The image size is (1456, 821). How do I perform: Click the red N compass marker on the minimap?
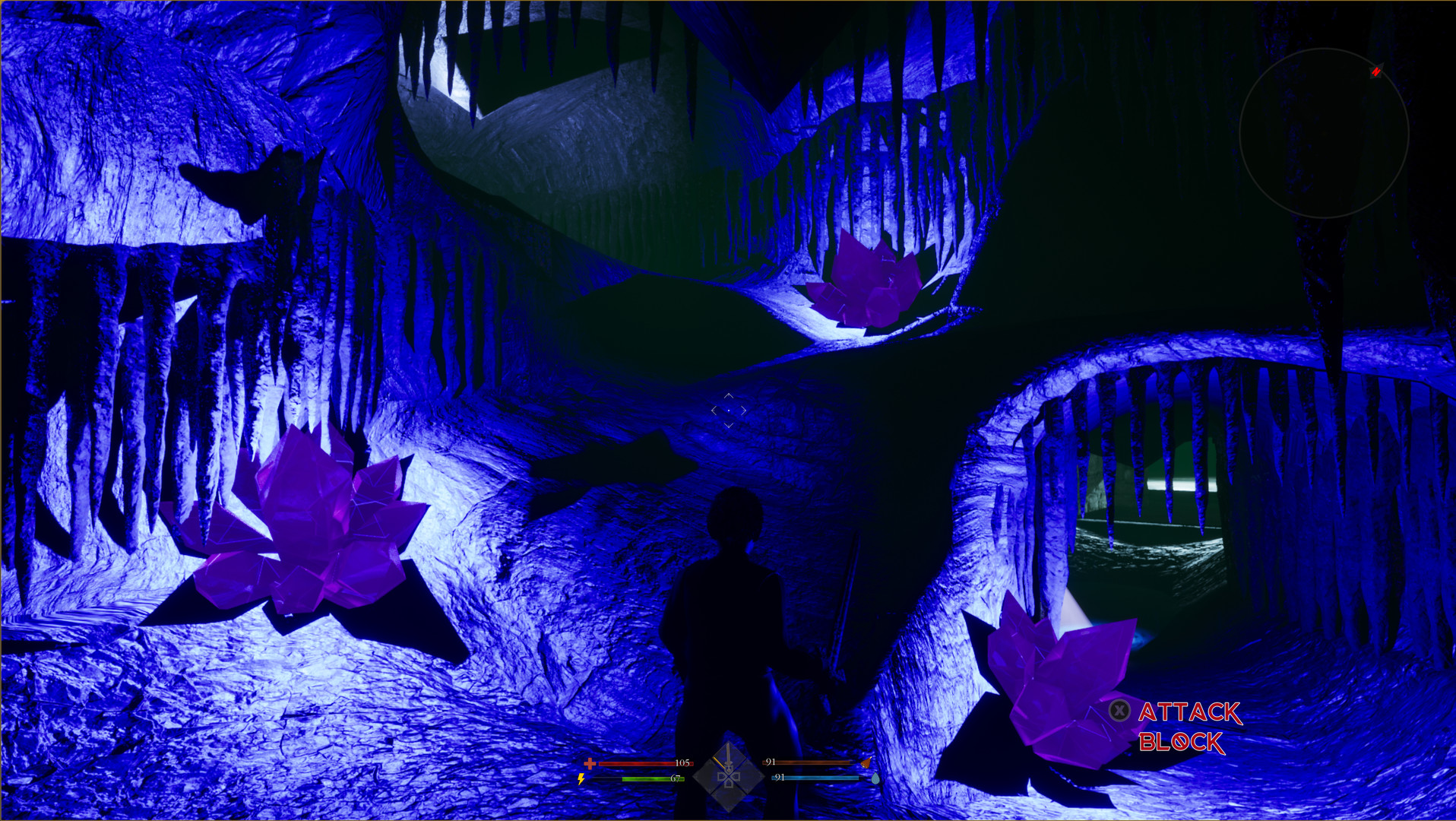pos(1377,71)
